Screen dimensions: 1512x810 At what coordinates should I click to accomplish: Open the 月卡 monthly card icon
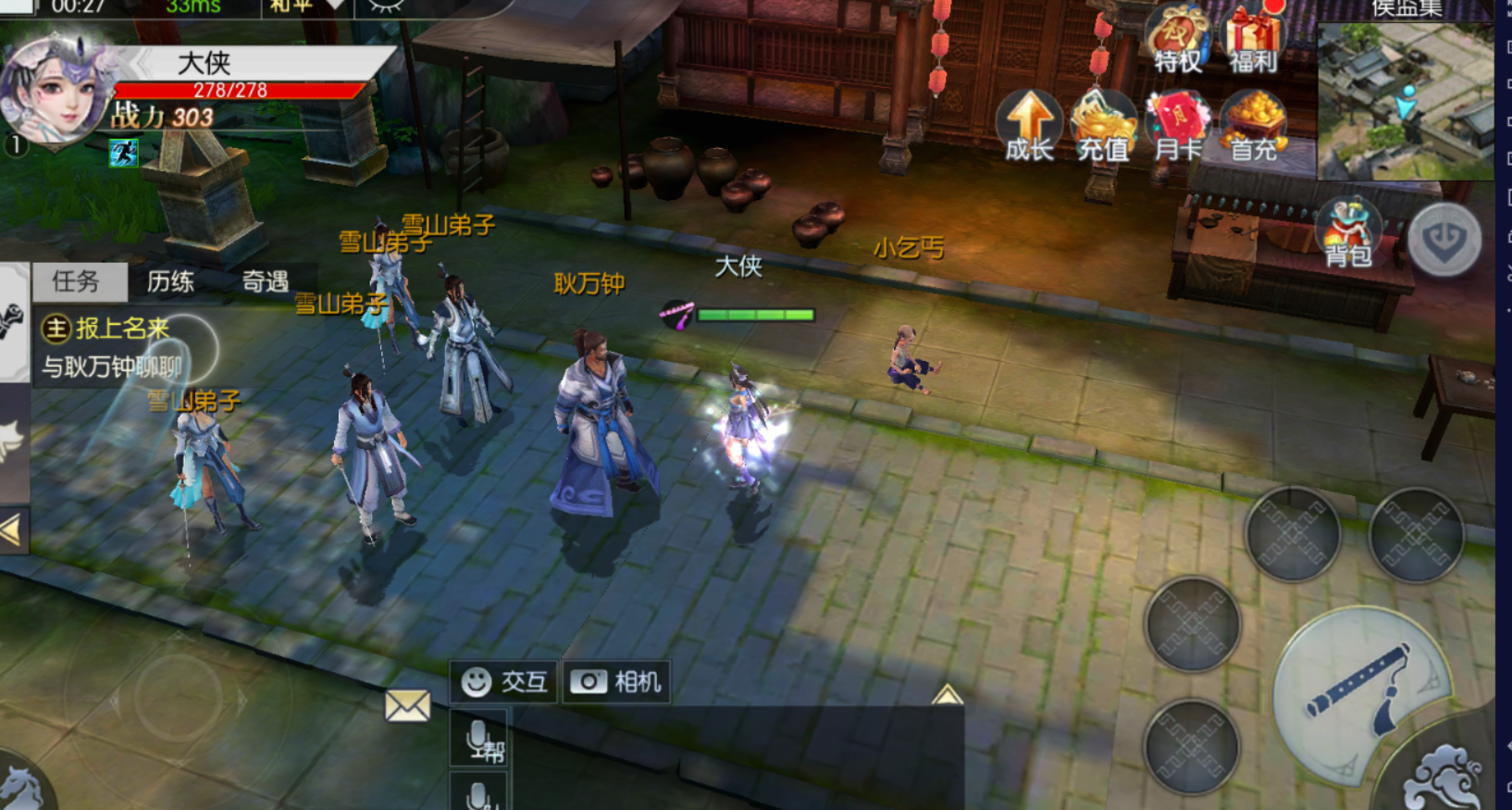click(1178, 127)
